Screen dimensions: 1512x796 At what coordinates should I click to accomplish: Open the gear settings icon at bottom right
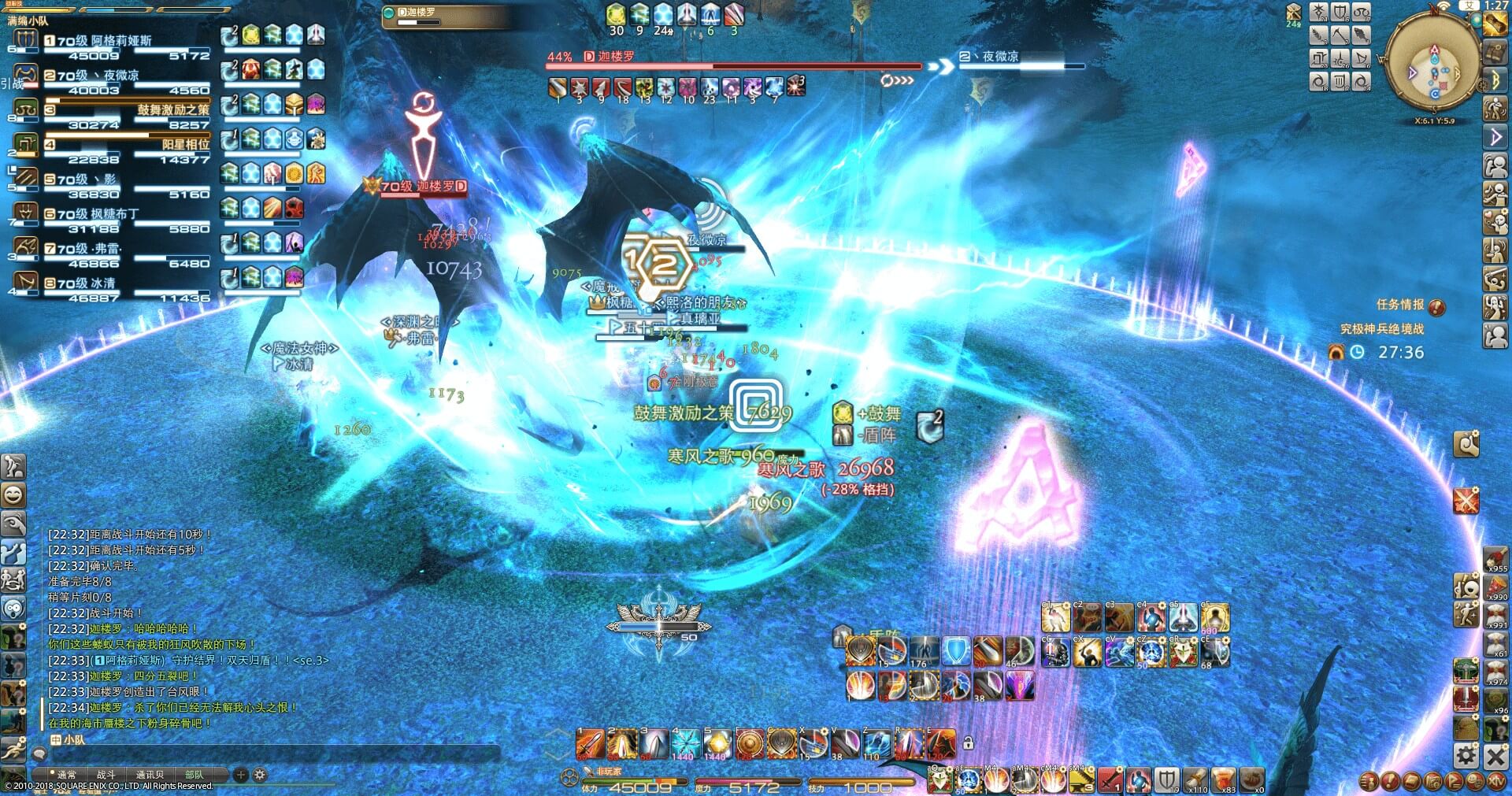(x=1466, y=757)
